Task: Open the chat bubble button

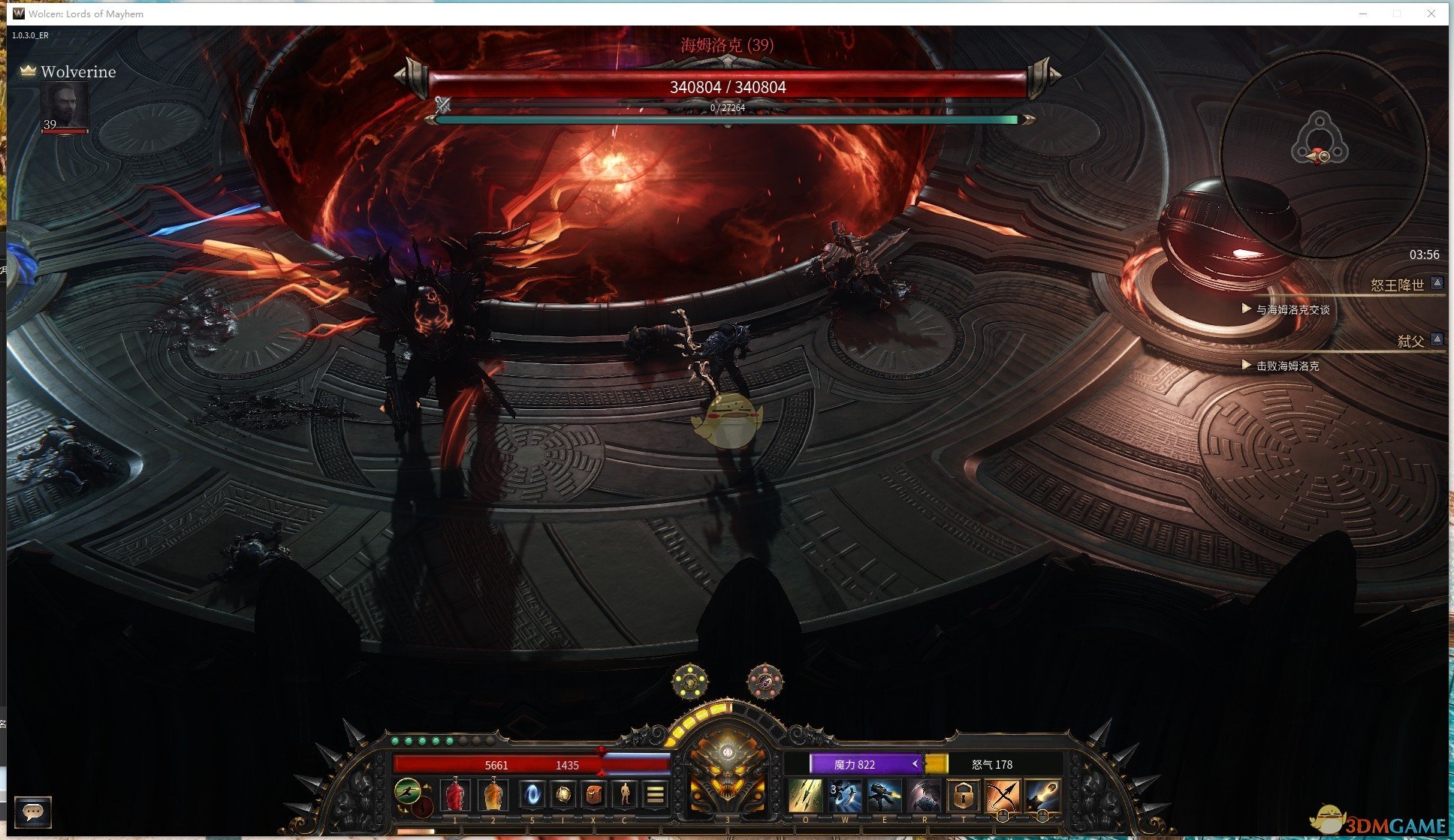Action: coord(33,811)
